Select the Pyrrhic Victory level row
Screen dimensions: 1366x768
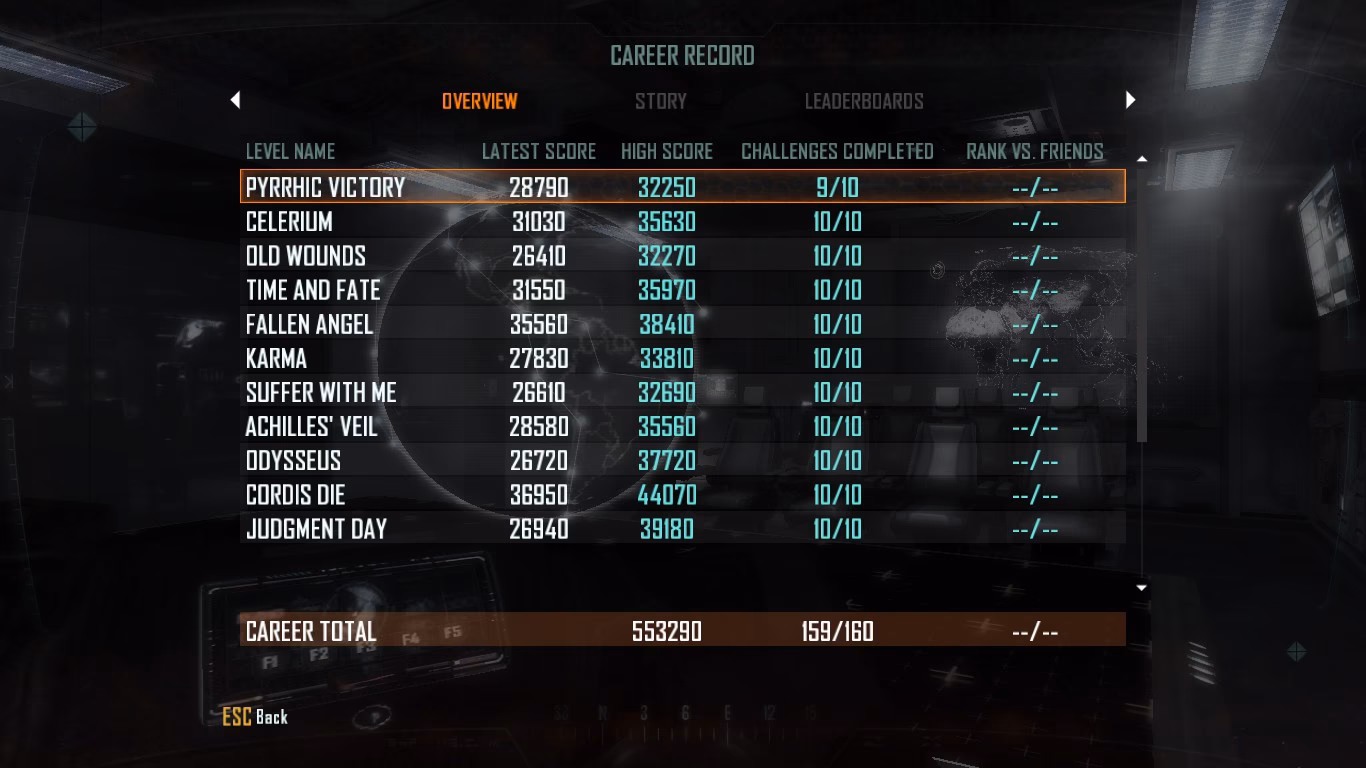[x=600, y=187]
